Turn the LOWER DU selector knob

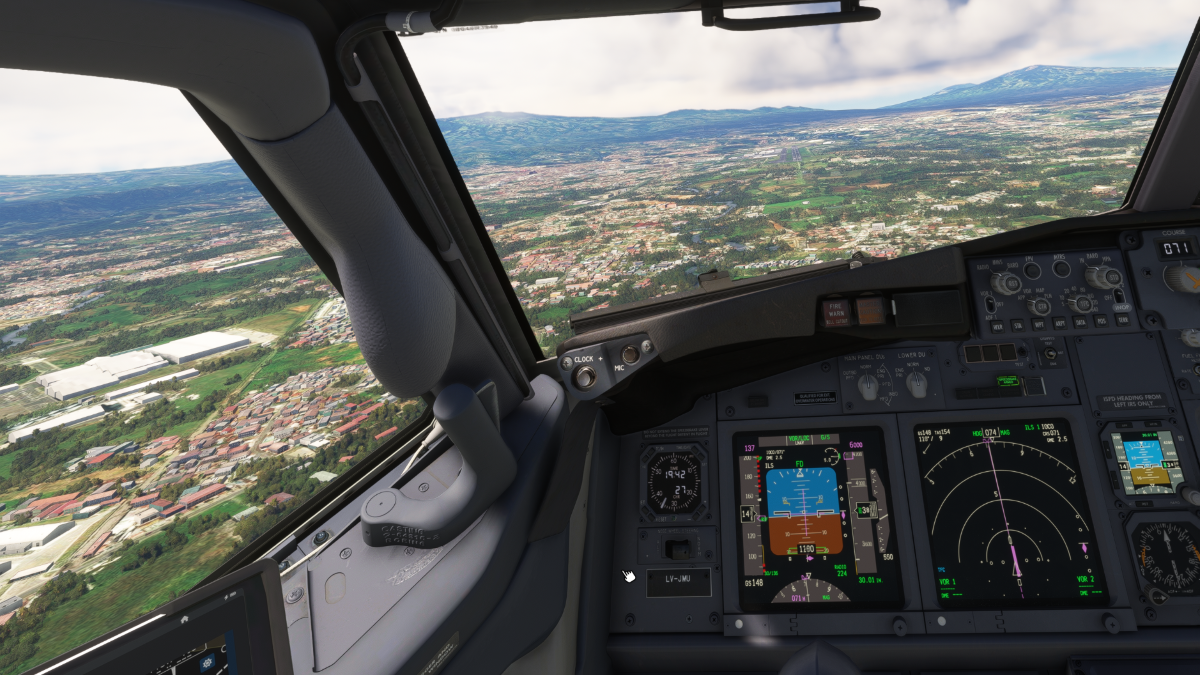916,383
